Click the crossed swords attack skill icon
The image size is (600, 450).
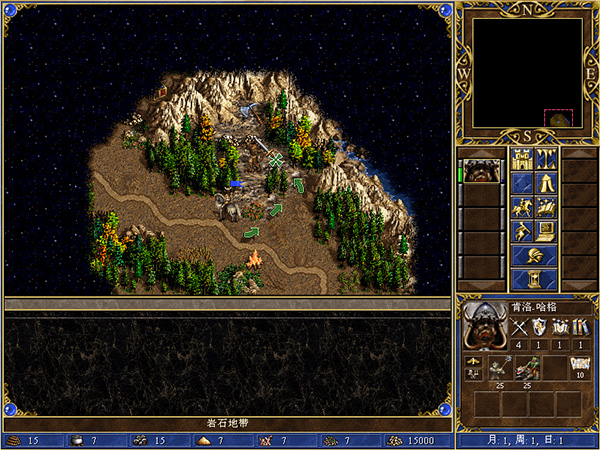click(519, 327)
